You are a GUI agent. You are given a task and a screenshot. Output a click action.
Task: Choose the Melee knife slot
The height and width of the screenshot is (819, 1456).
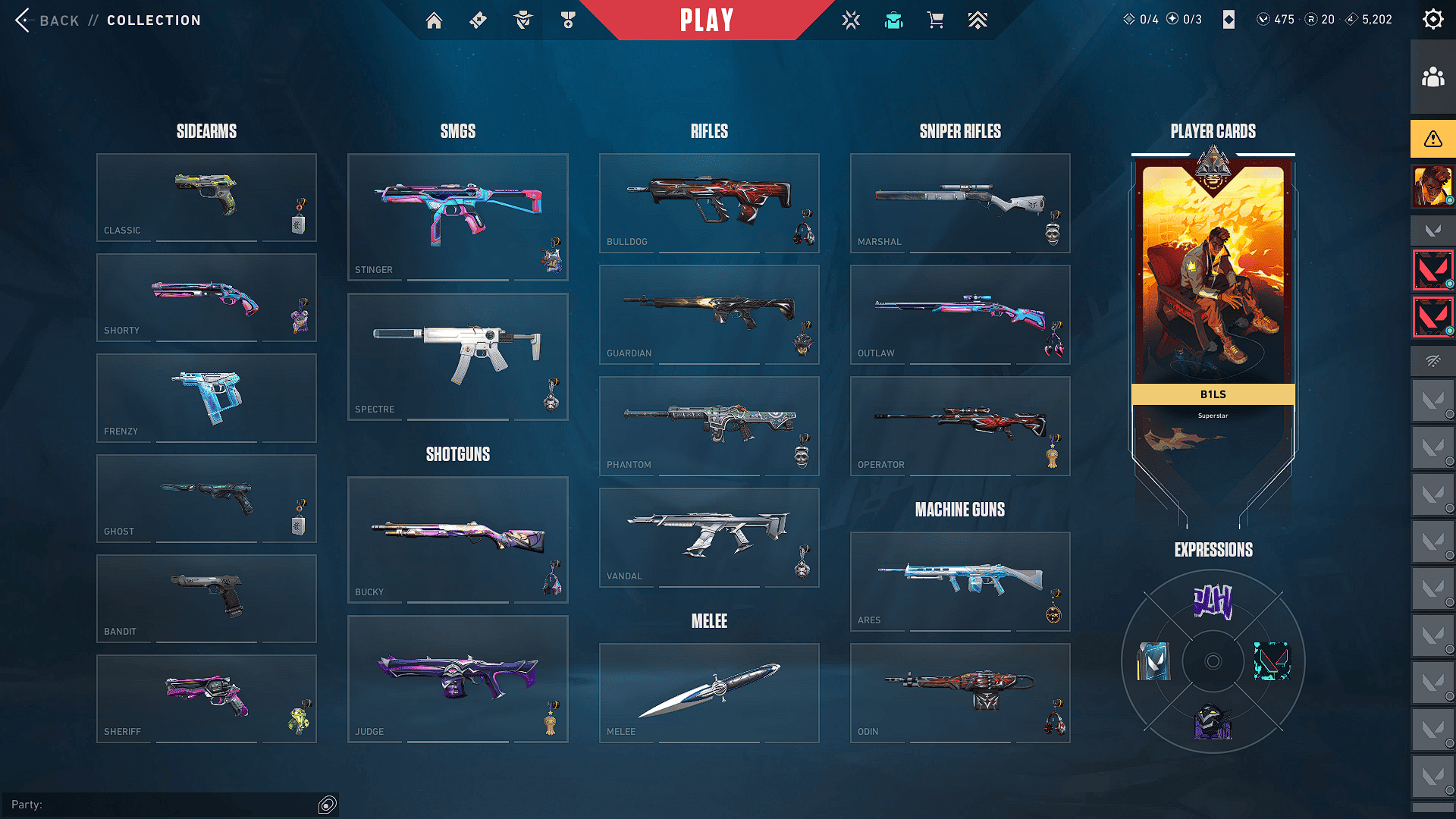pos(709,692)
